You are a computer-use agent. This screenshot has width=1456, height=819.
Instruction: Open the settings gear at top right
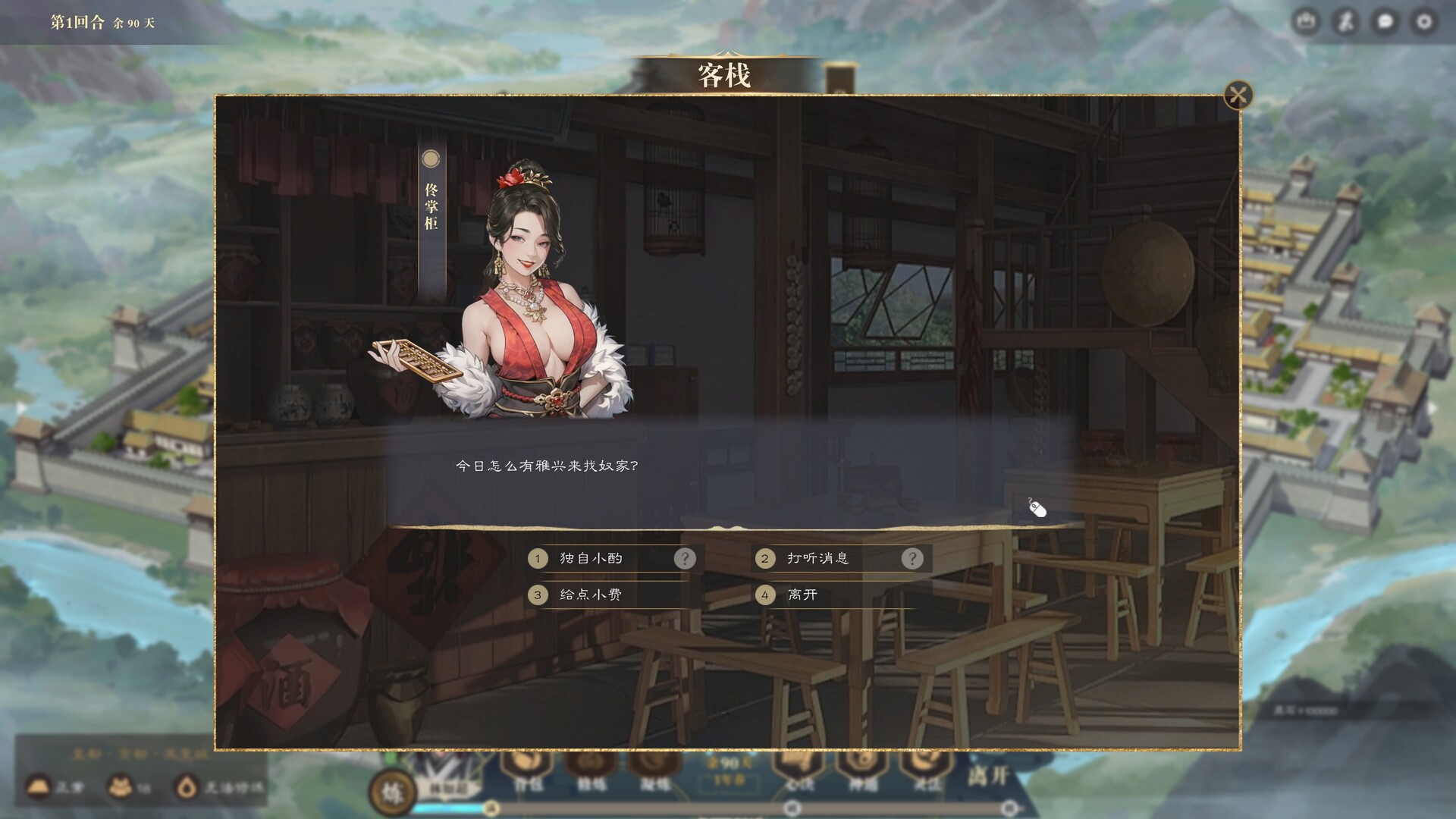(x=1424, y=21)
